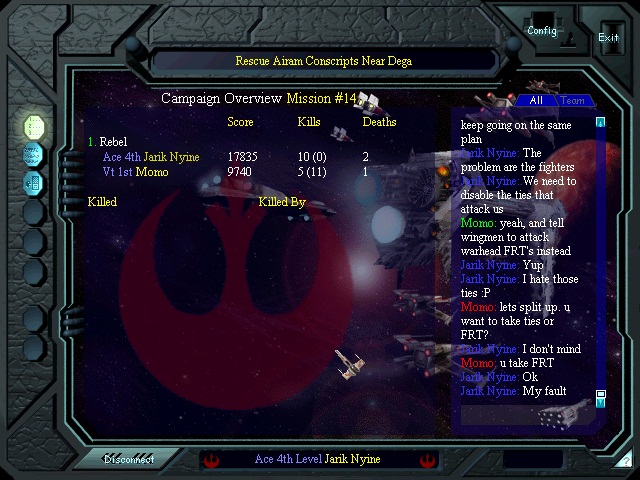Exit the campaign overview screen

(608, 37)
